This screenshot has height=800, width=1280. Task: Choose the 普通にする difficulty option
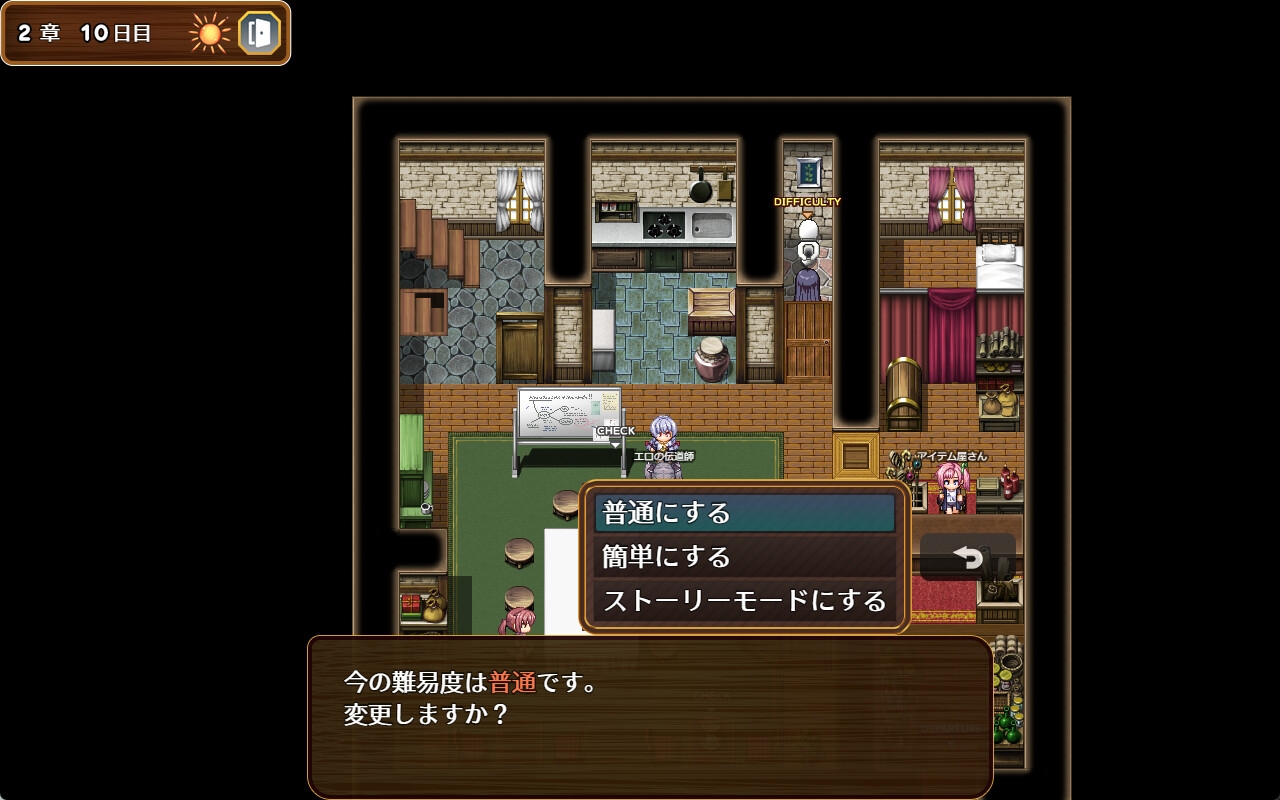coord(744,513)
